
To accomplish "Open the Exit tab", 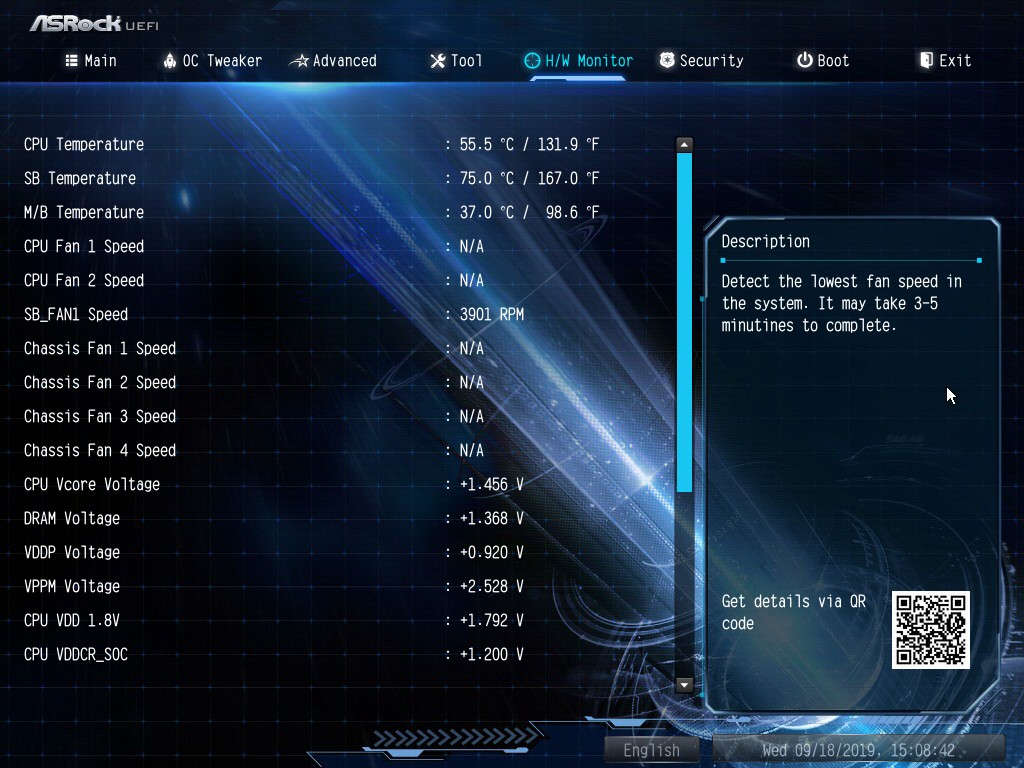I will [945, 61].
